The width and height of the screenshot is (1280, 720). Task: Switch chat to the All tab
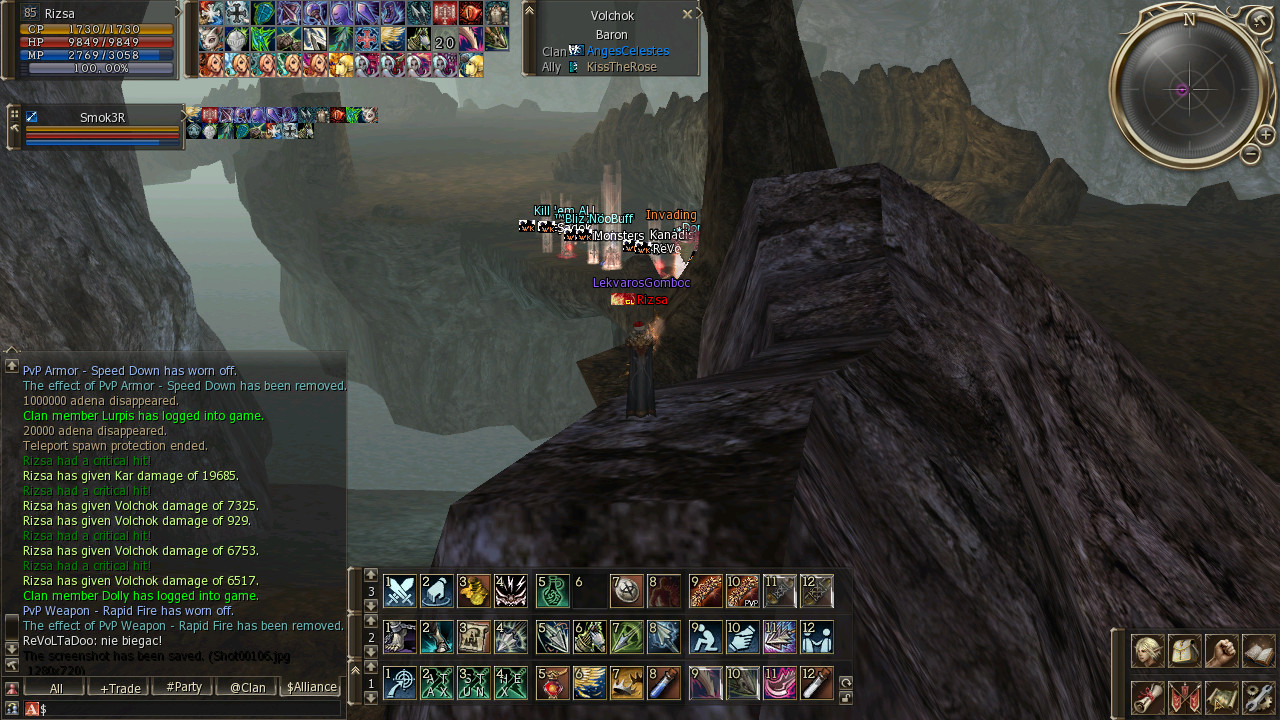click(56, 688)
